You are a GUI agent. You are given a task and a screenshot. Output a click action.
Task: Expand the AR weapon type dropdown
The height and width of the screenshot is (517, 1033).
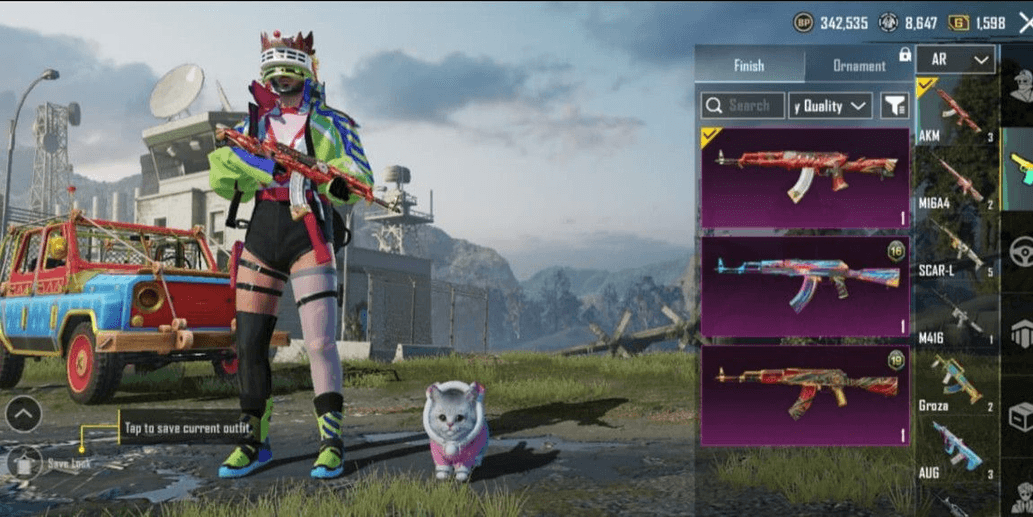(x=955, y=59)
